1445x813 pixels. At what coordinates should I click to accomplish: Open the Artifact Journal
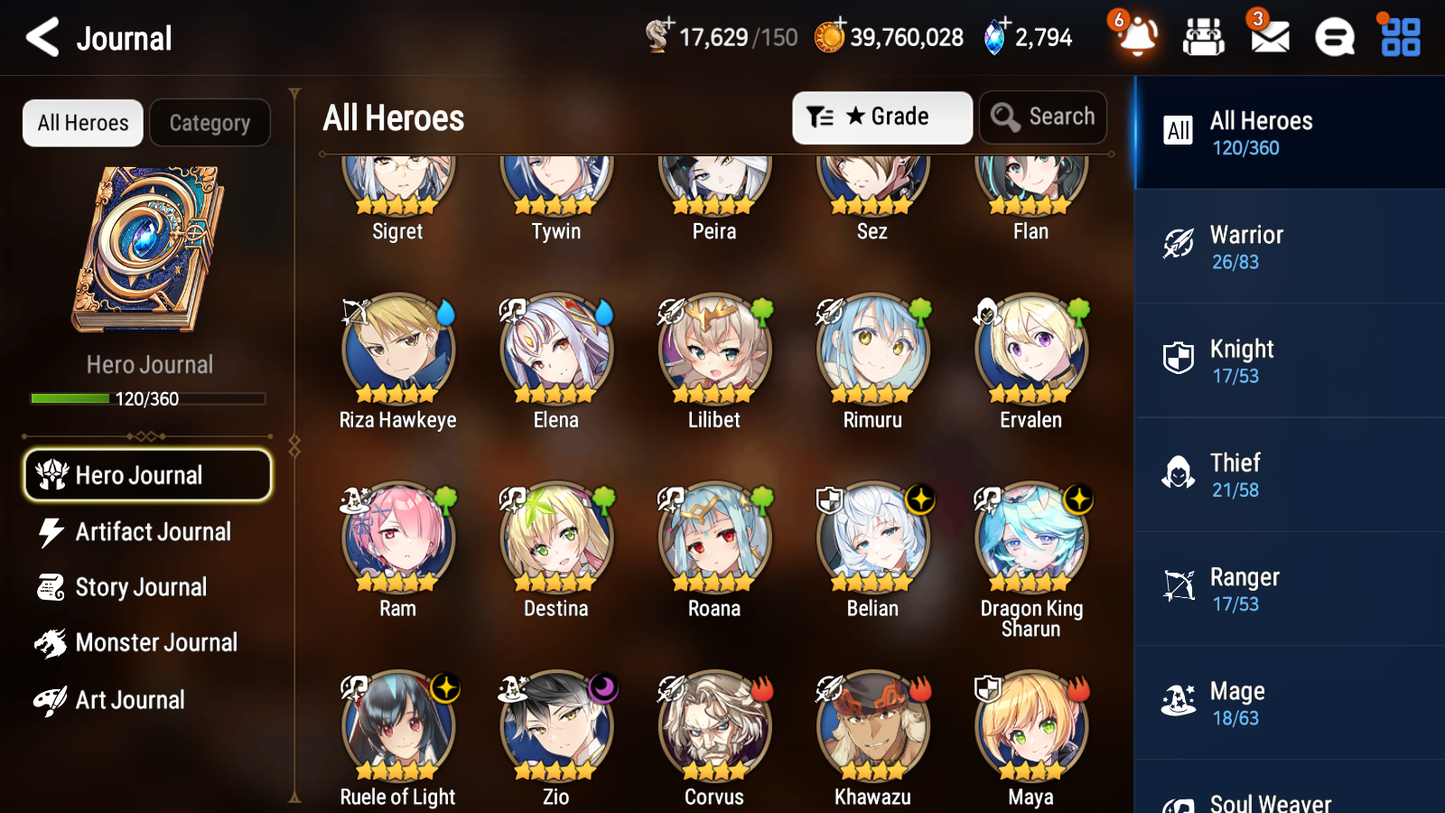click(151, 531)
